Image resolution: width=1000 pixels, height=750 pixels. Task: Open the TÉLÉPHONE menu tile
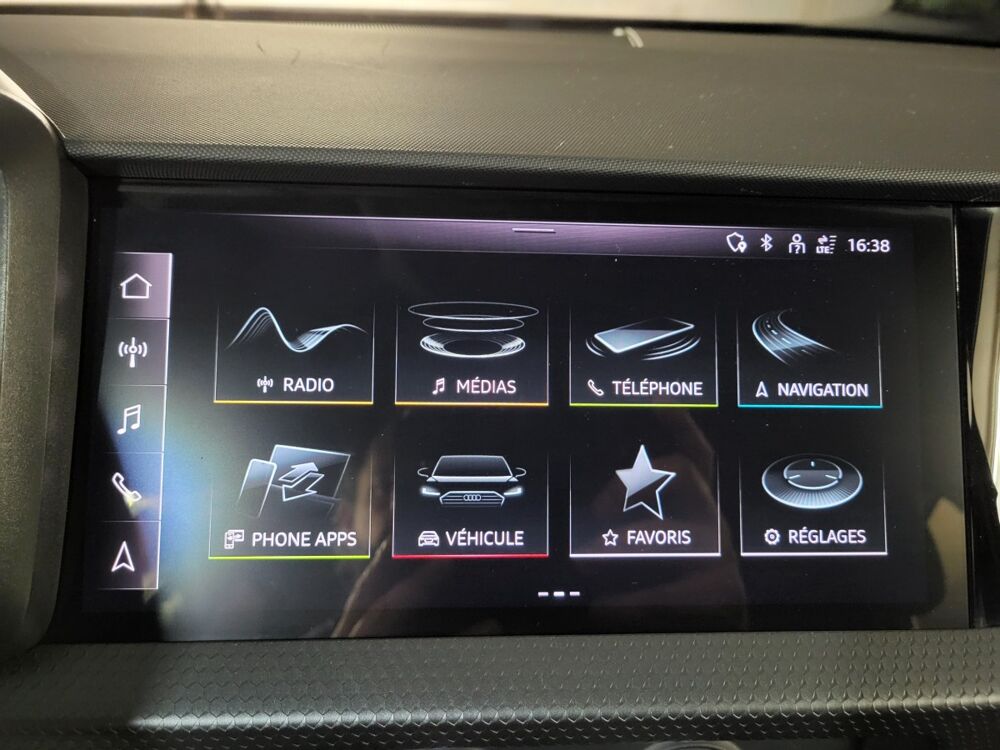[x=644, y=355]
